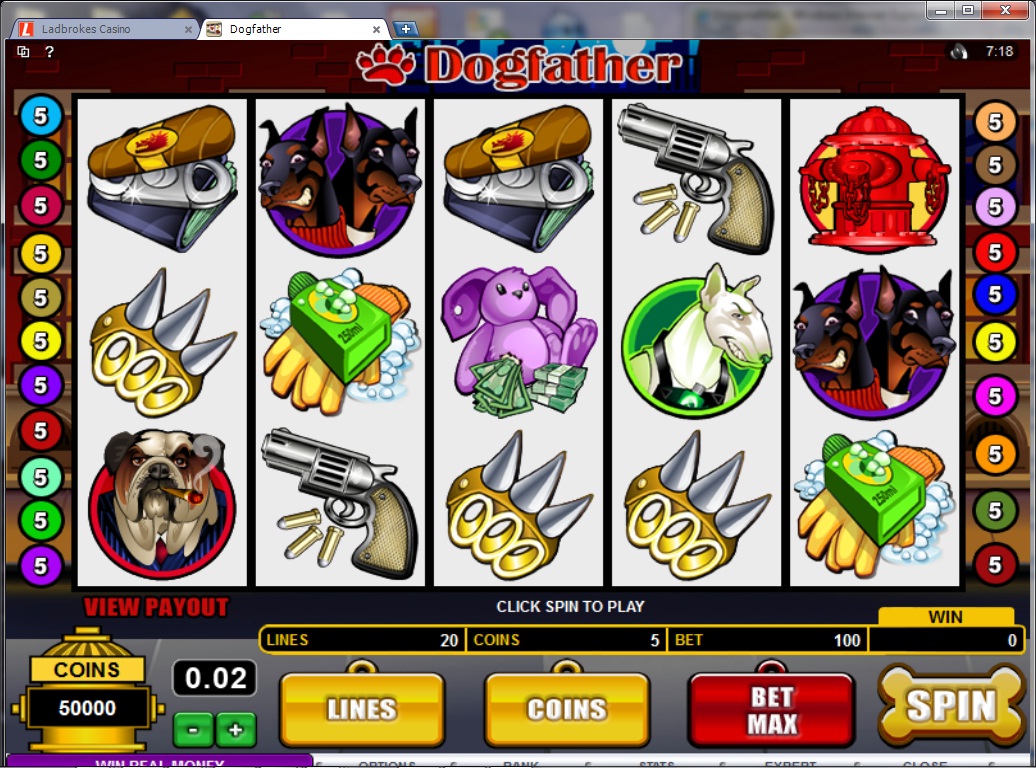Click the yellow COINS button
Image resolution: width=1036 pixels, height=768 pixels.
(567, 709)
